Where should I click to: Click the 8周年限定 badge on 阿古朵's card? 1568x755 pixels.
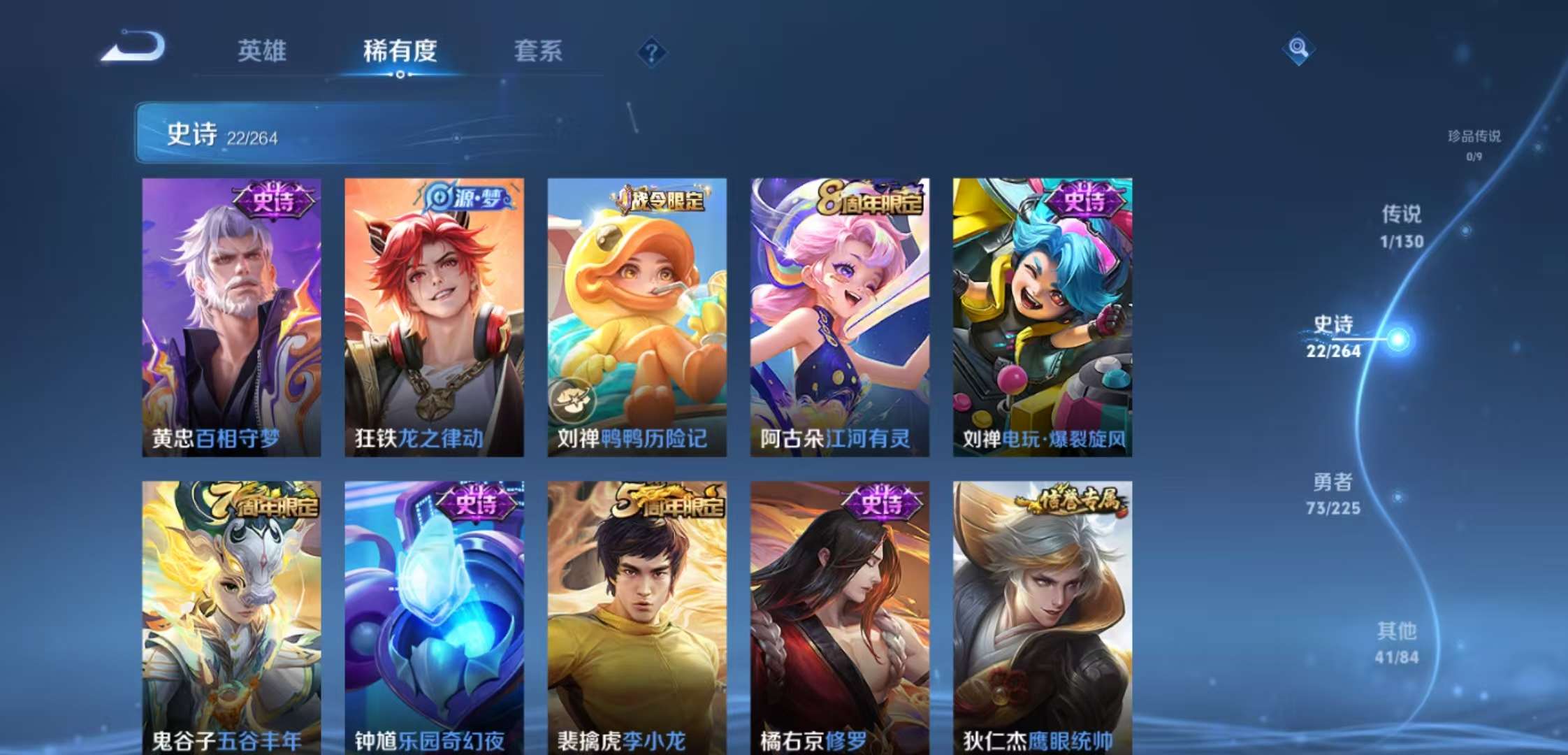coord(870,198)
